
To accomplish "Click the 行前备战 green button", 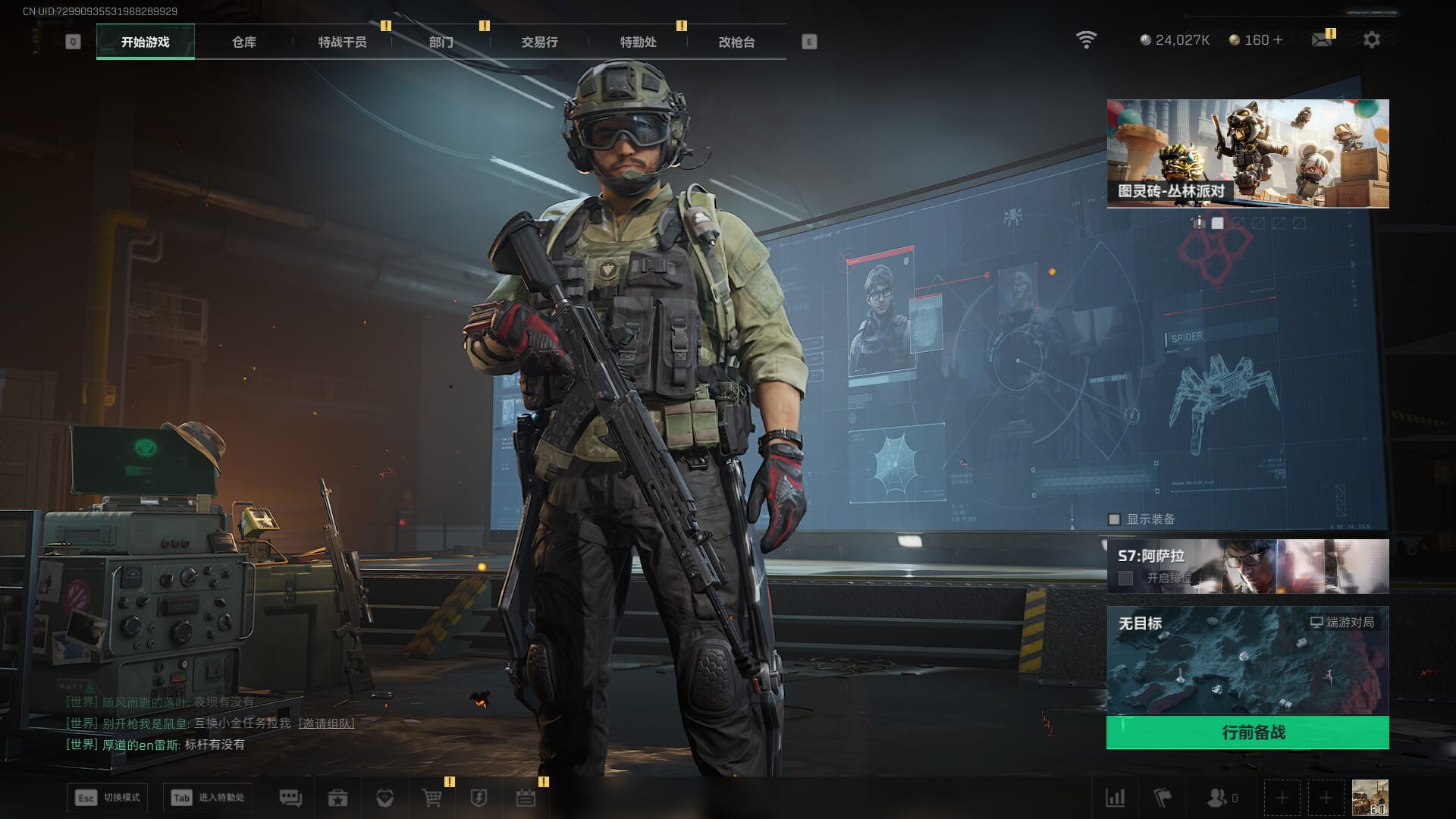I will (x=1247, y=733).
